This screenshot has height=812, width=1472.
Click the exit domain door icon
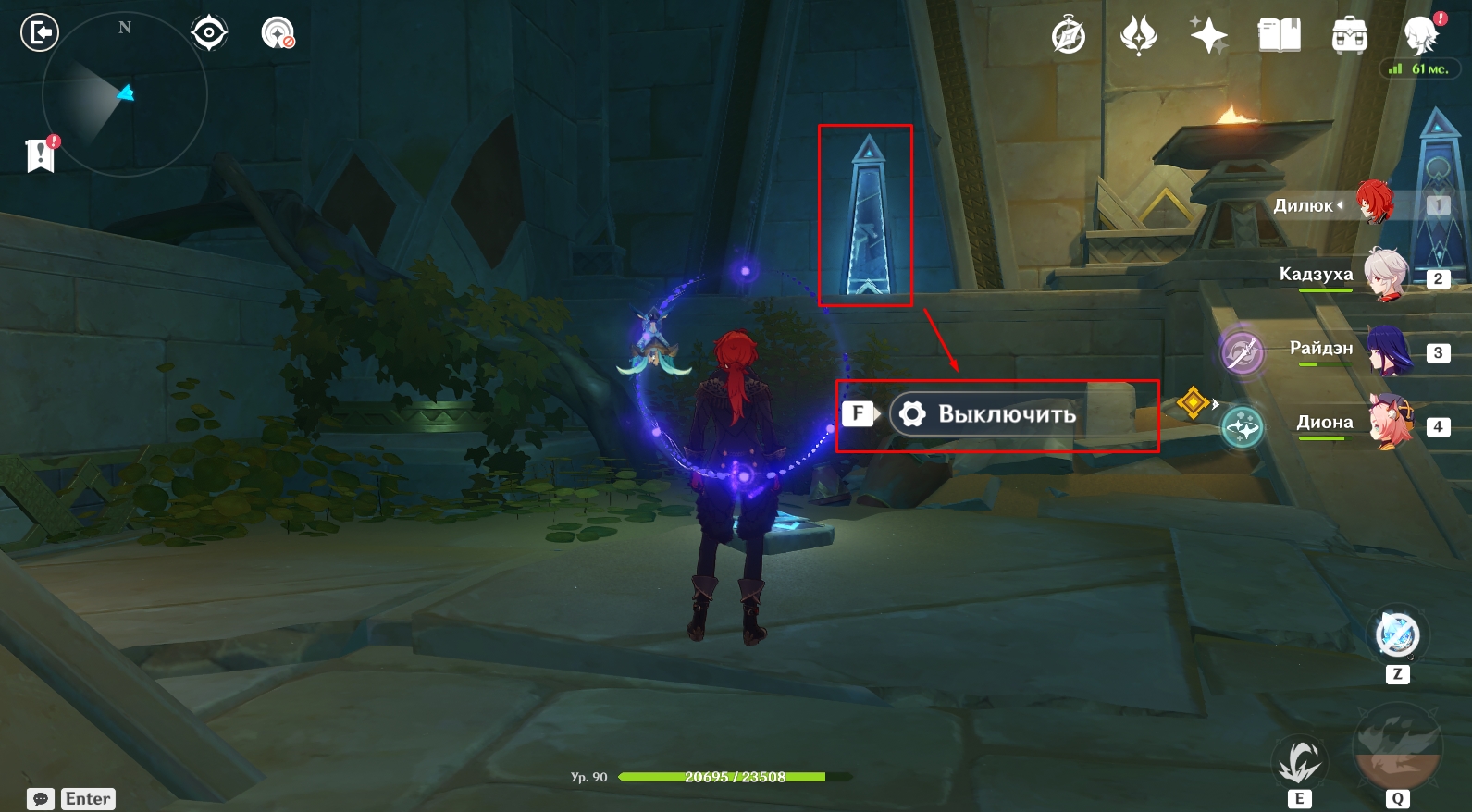39,33
